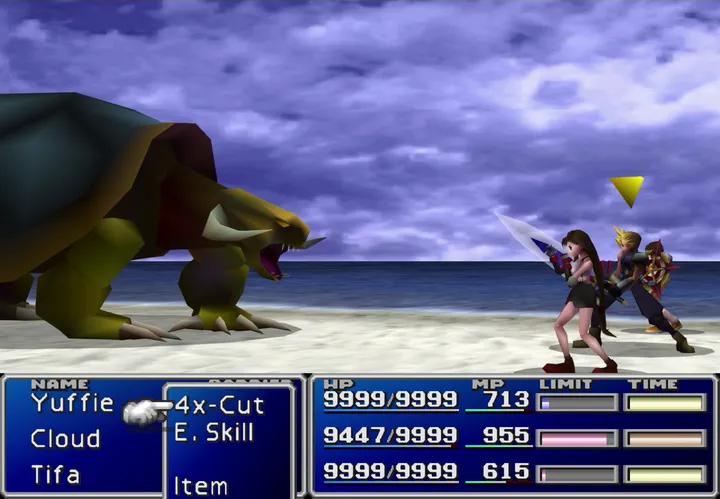Choose the E. Skill command
This screenshot has width=720, height=499.
pos(213,433)
